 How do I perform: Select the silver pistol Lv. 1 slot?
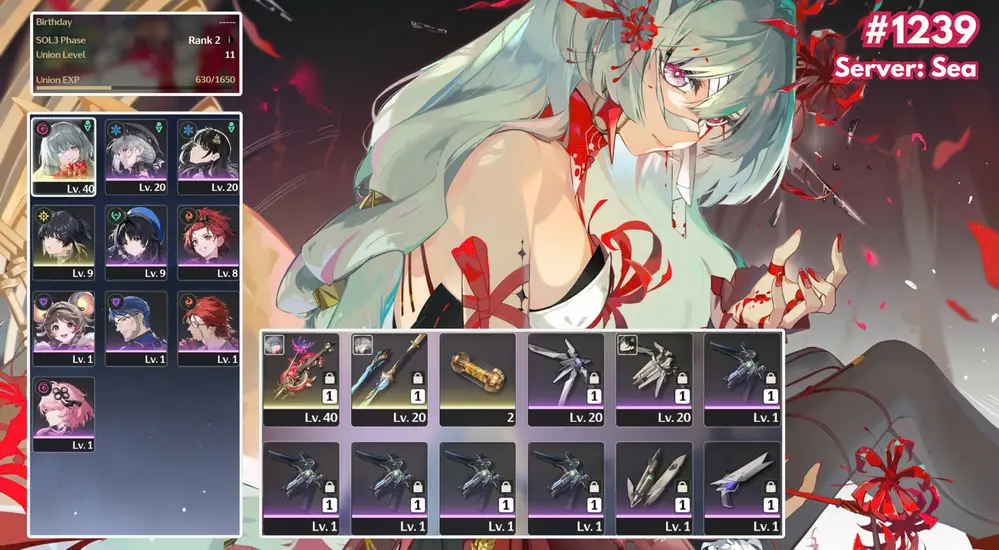[x=742, y=487]
